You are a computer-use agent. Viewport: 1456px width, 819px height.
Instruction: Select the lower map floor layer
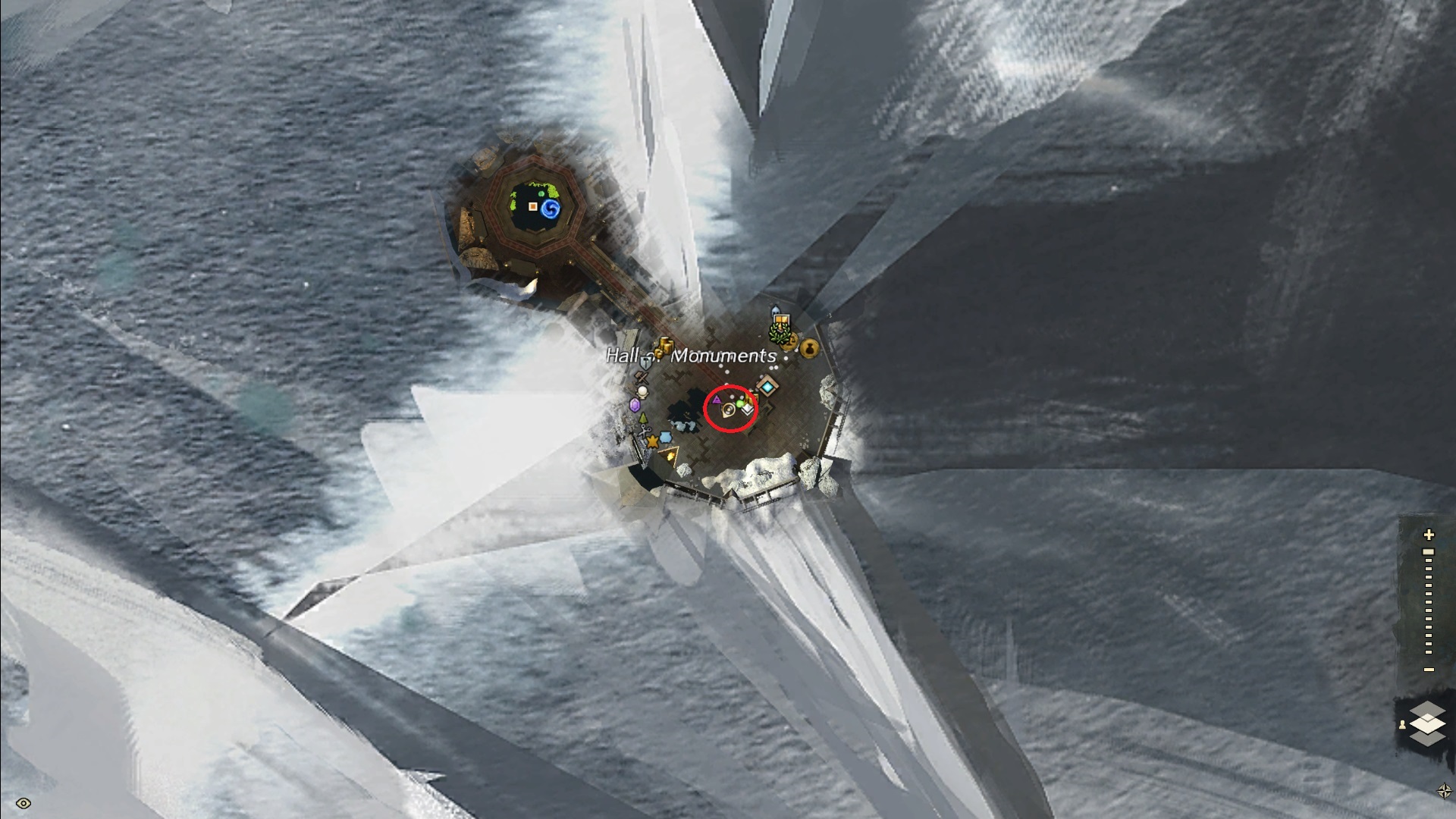(x=1427, y=736)
